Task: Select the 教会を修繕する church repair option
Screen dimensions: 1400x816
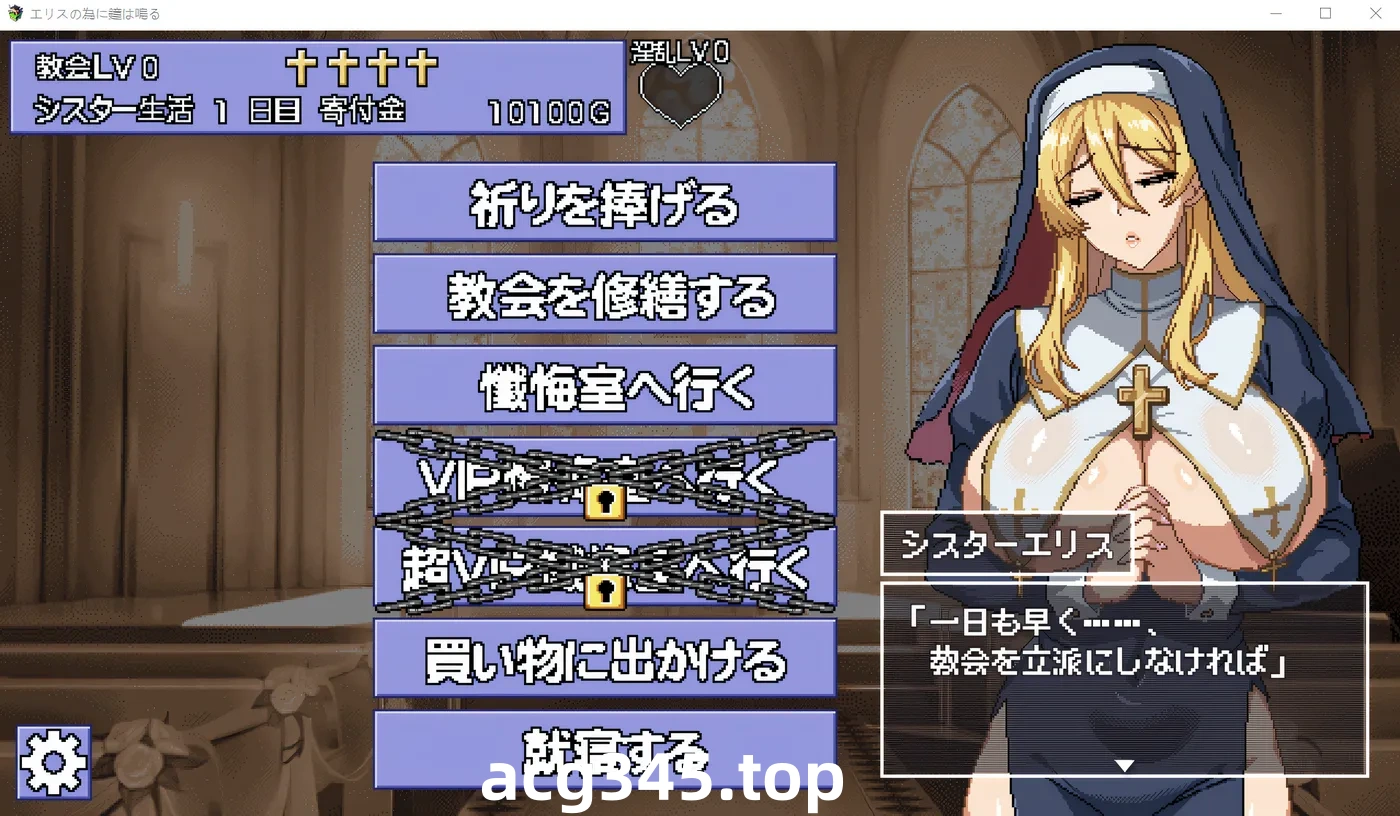Action: [604, 295]
